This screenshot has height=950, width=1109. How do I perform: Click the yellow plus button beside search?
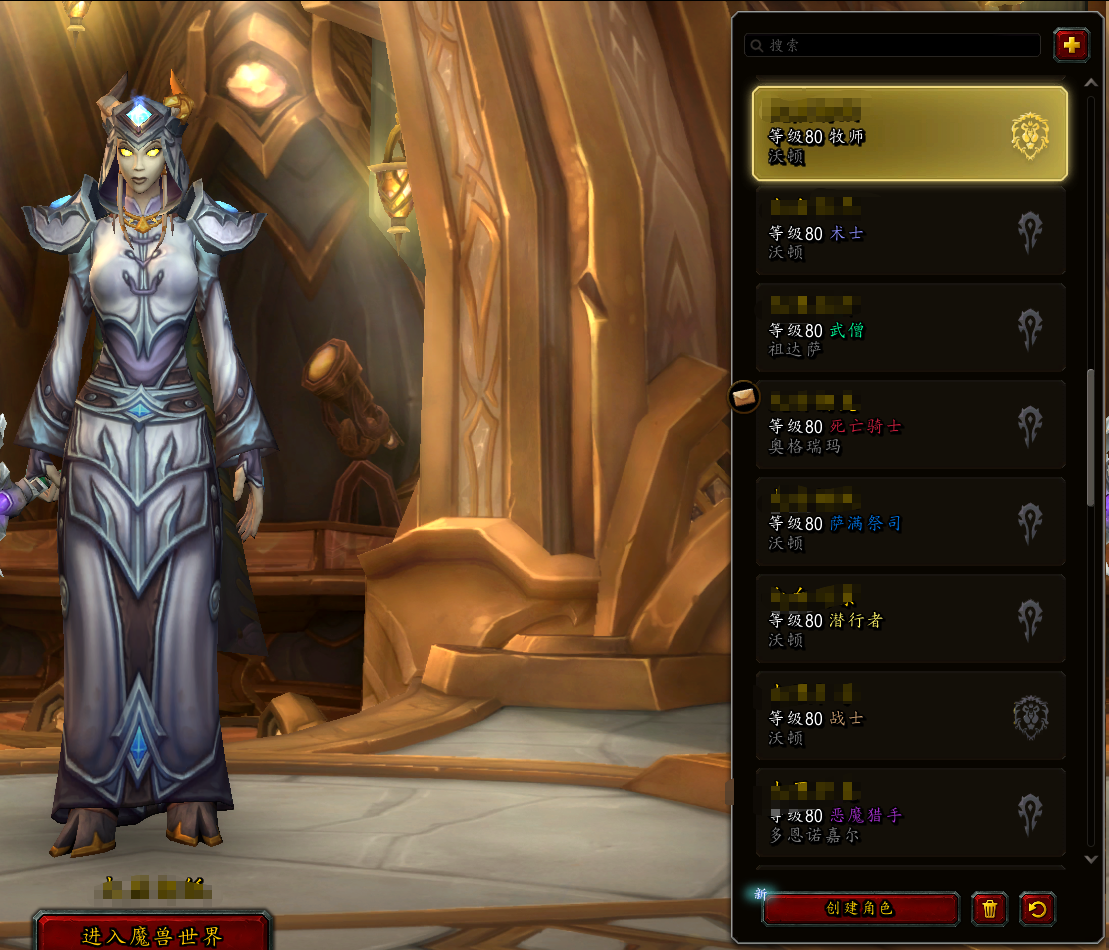click(1071, 45)
